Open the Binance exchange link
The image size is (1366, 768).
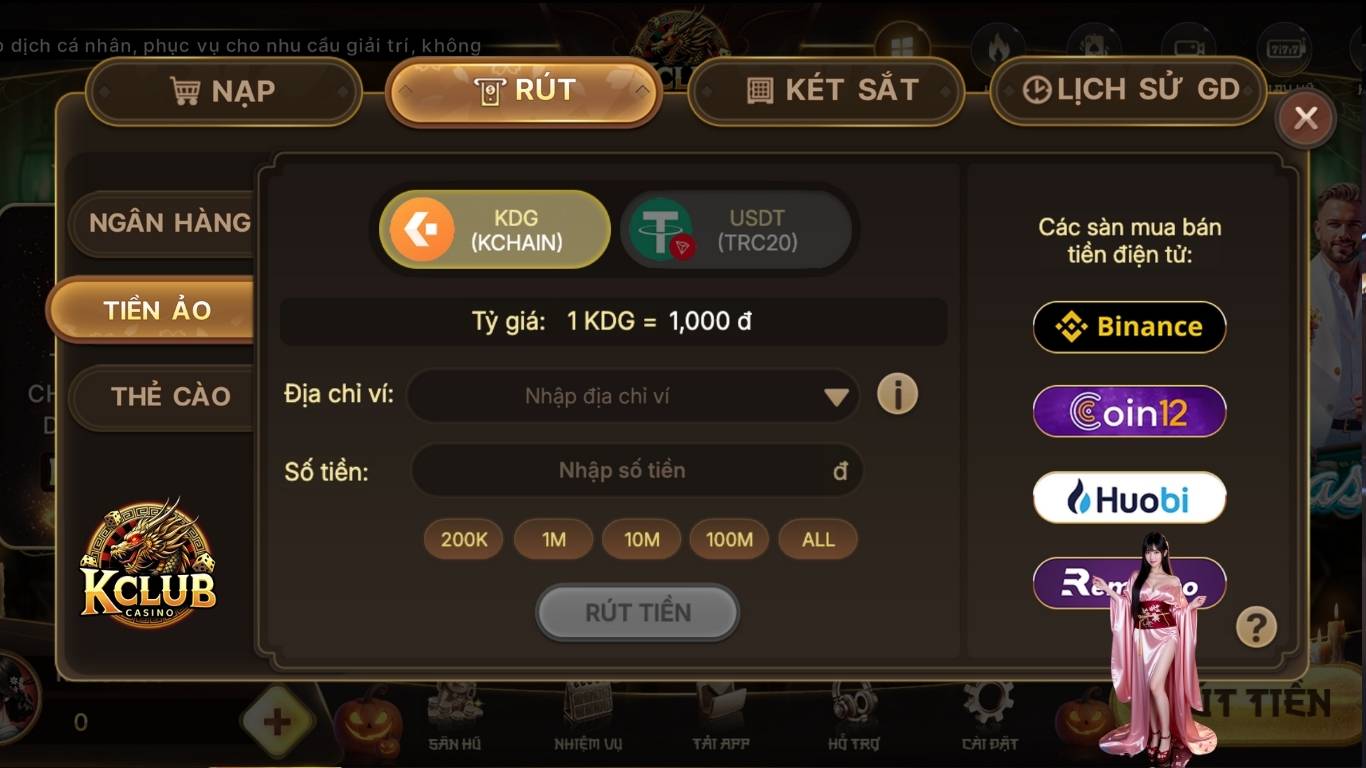[x=1128, y=327]
